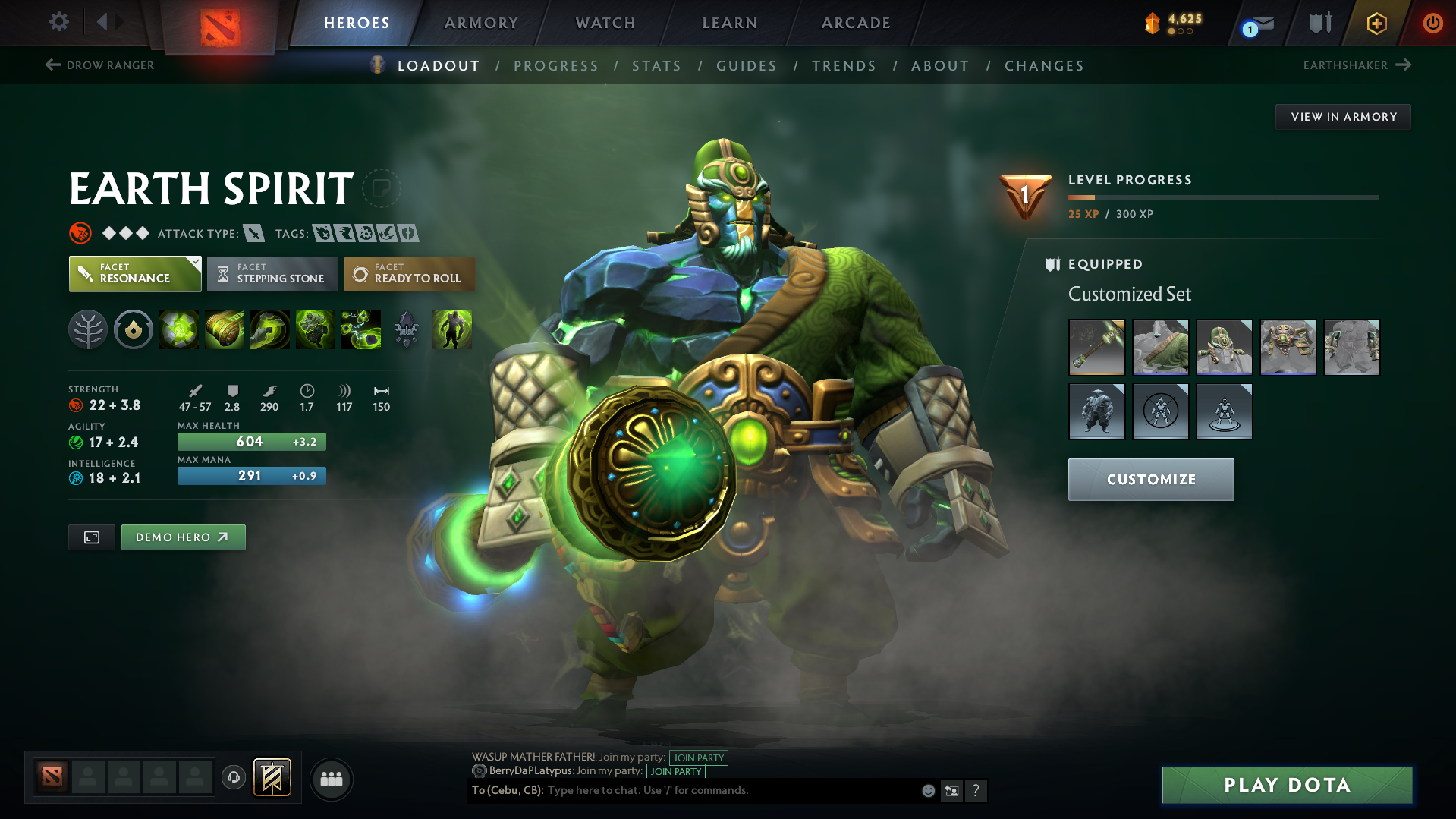The height and width of the screenshot is (819, 1456).
Task: Open the guild banner icon near chat
Action: point(271,778)
